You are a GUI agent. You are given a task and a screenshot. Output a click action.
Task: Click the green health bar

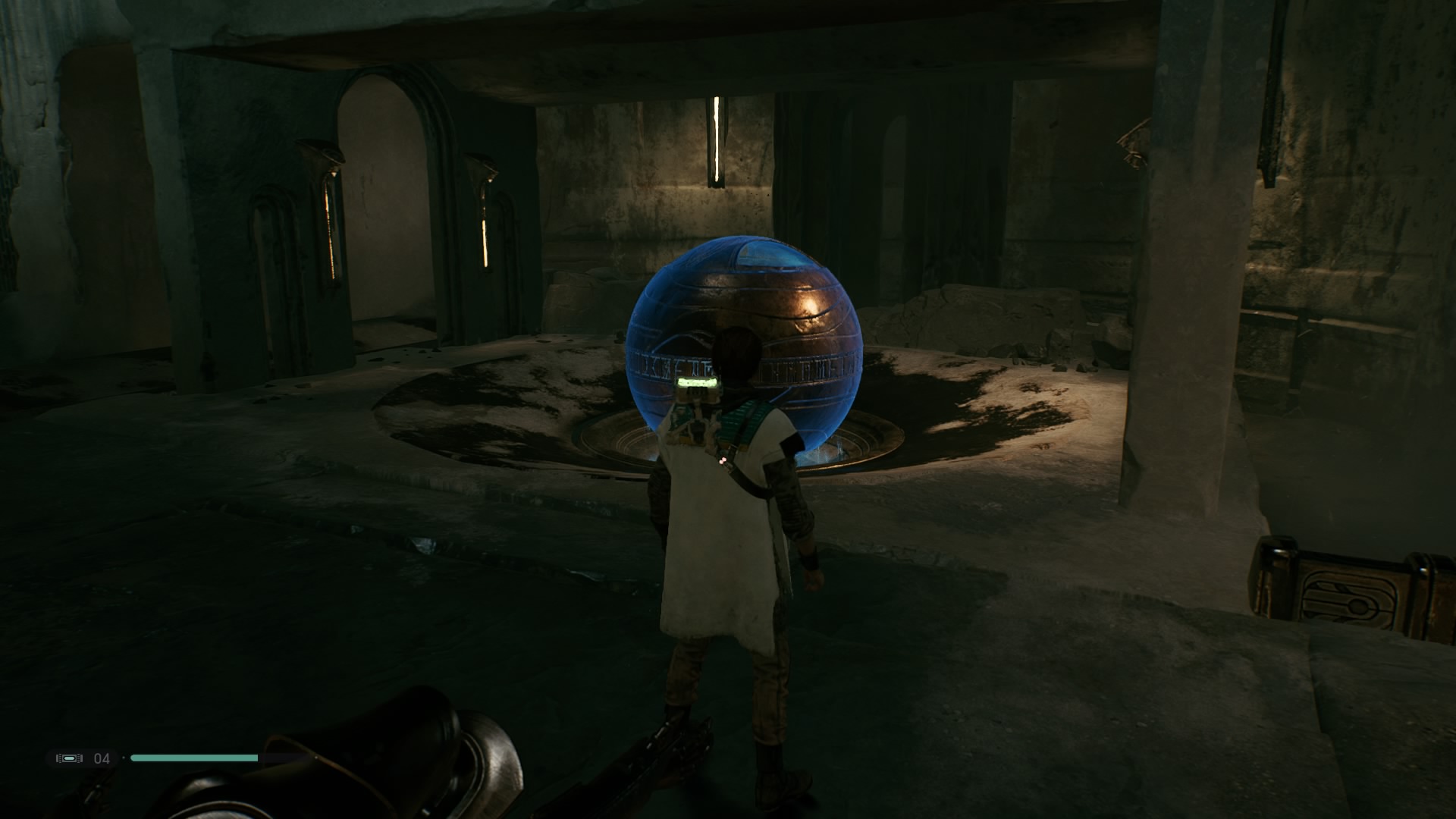(193, 758)
